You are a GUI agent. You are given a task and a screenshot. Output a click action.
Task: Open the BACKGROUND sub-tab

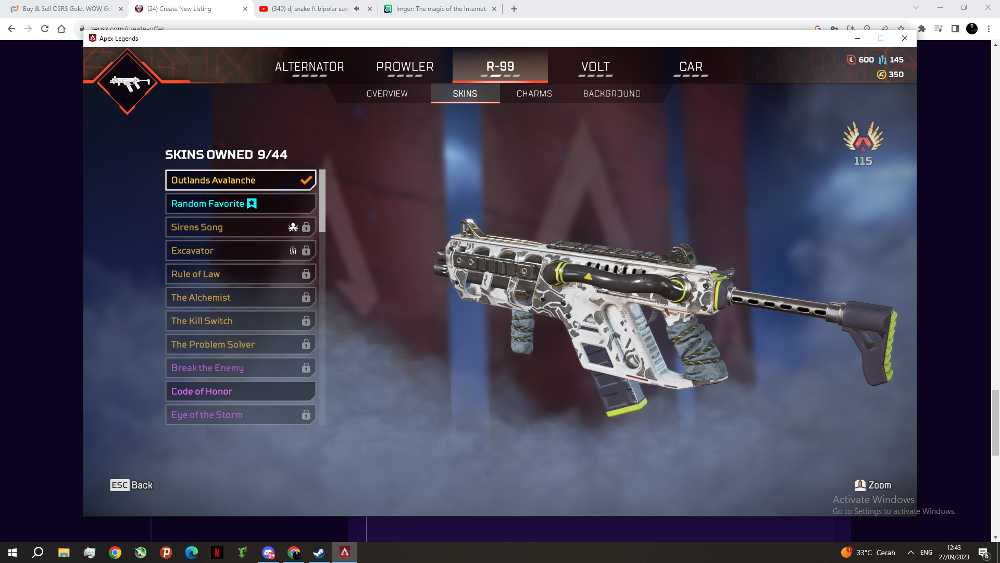click(x=611, y=94)
